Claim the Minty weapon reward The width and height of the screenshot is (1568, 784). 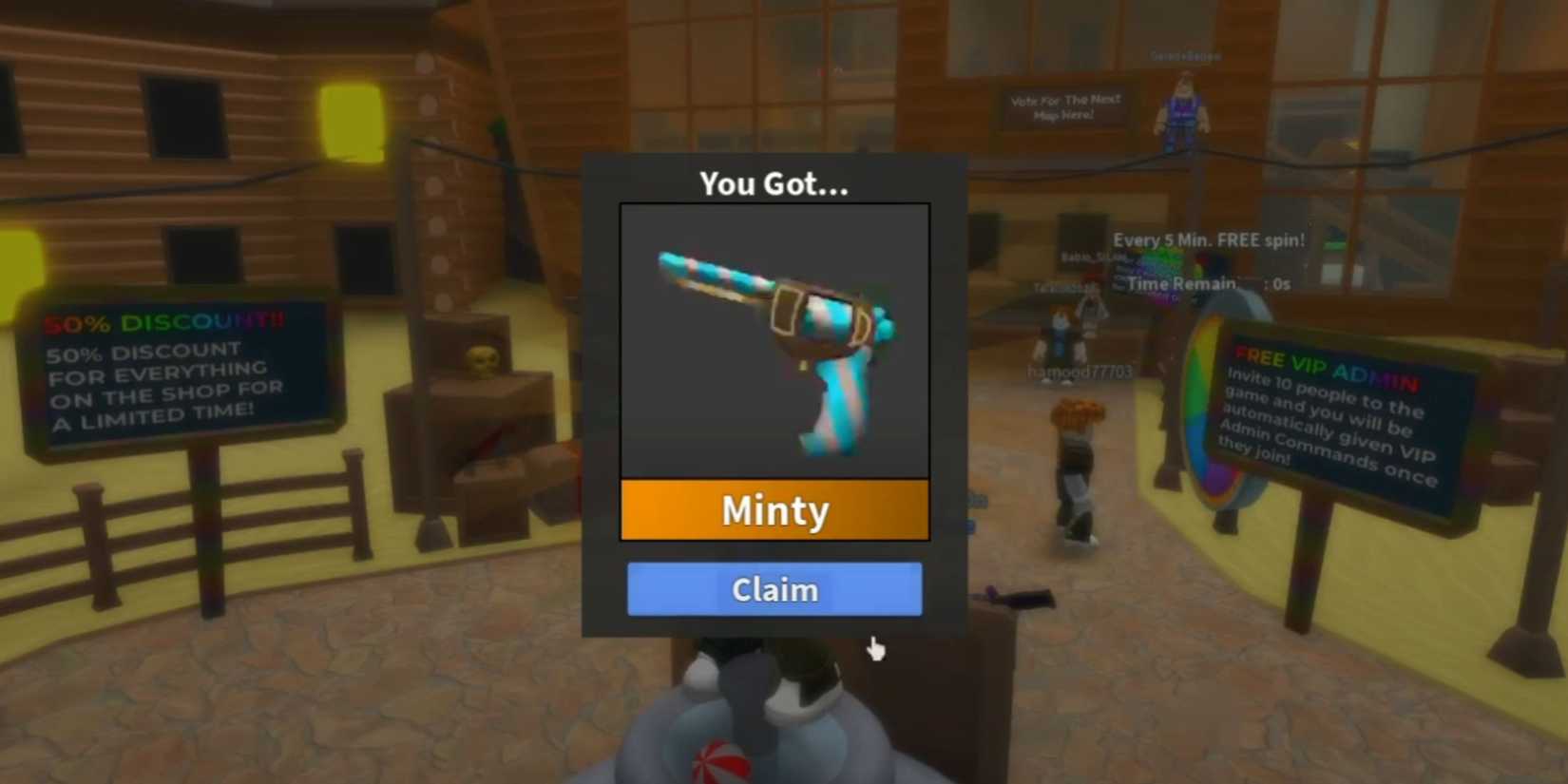pos(774,589)
